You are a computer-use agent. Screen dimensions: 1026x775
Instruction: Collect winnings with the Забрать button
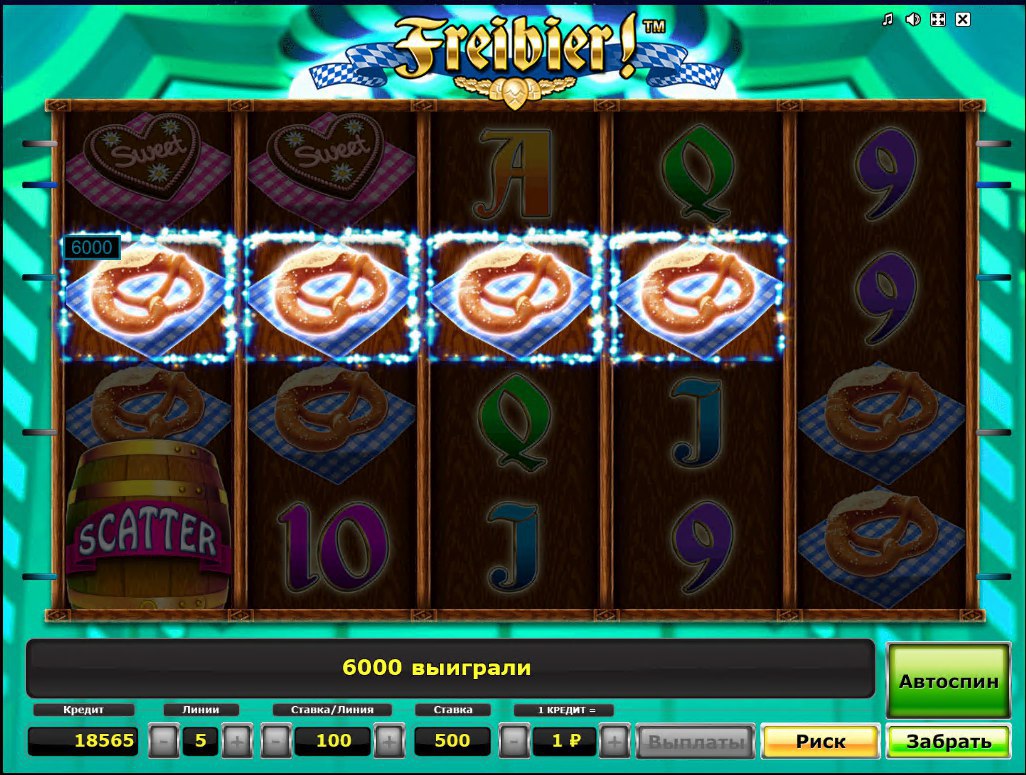coord(948,742)
